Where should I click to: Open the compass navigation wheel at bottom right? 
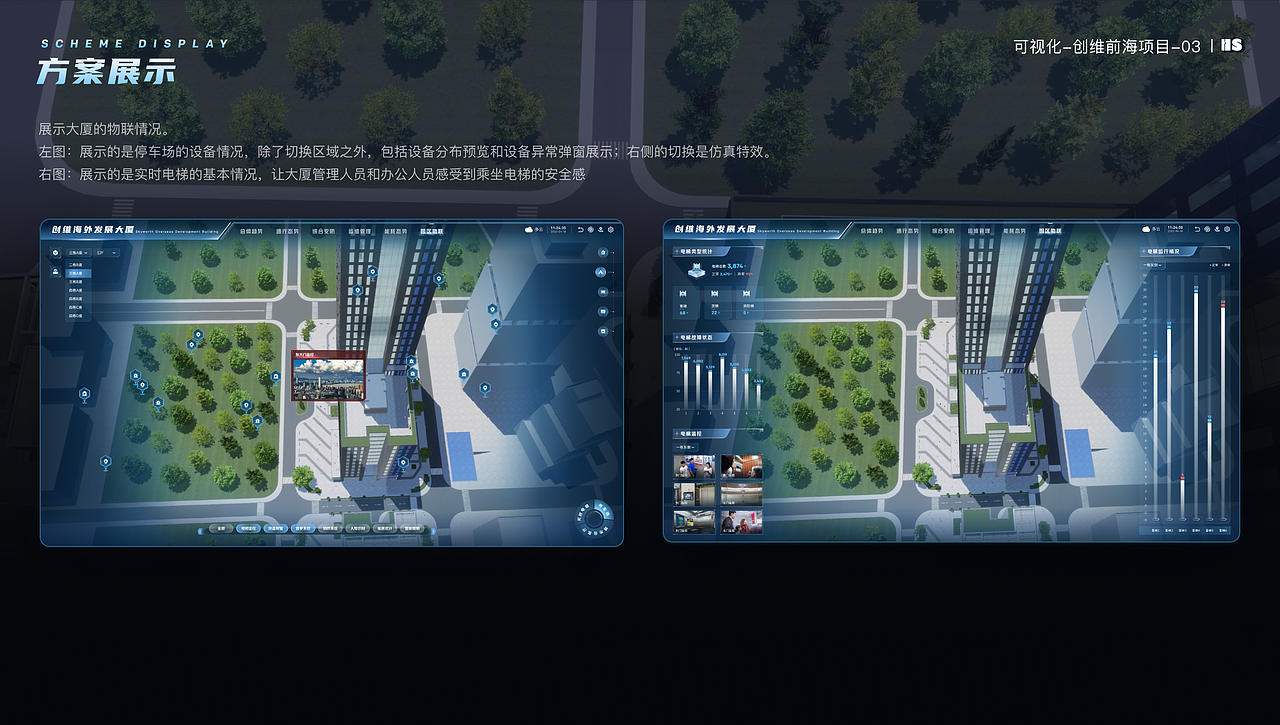594,517
